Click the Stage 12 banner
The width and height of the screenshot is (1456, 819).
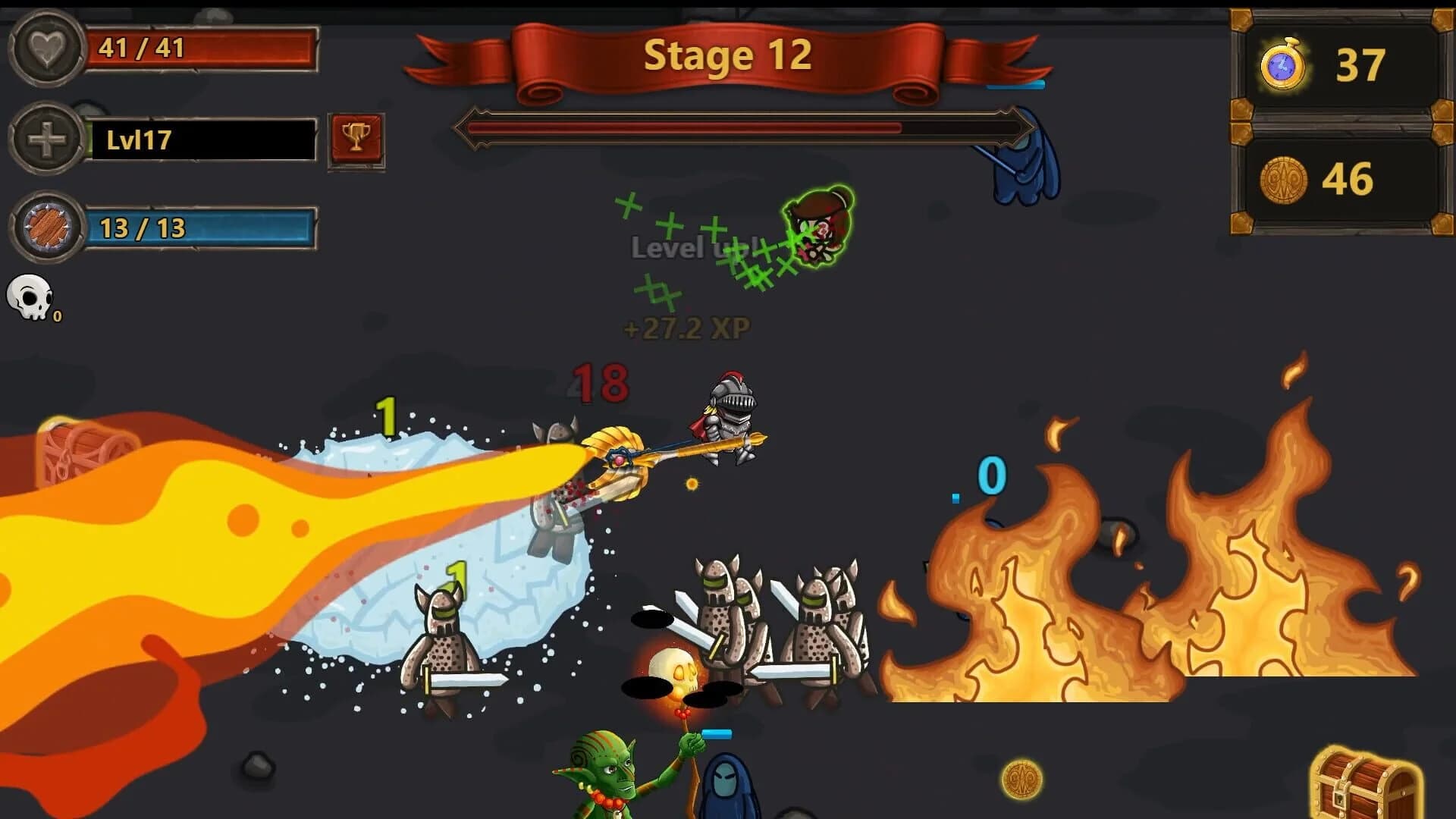click(x=726, y=55)
